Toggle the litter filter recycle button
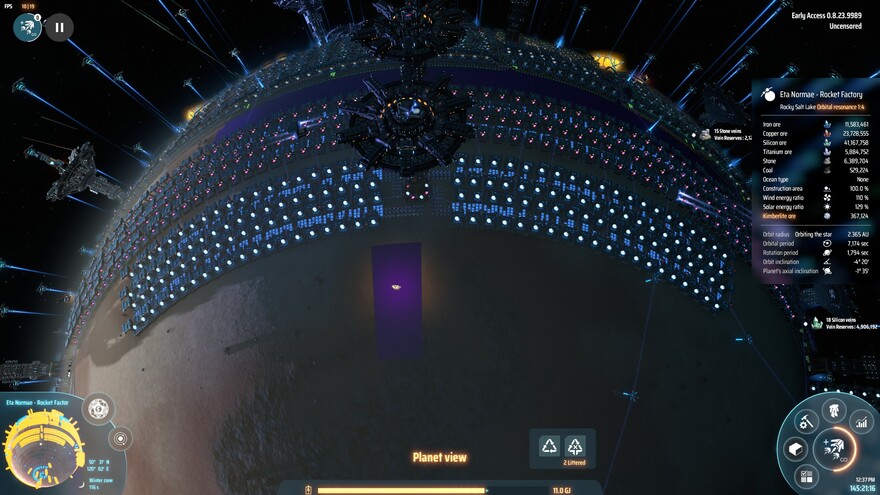Screen dimensions: 880x495 pos(575,446)
